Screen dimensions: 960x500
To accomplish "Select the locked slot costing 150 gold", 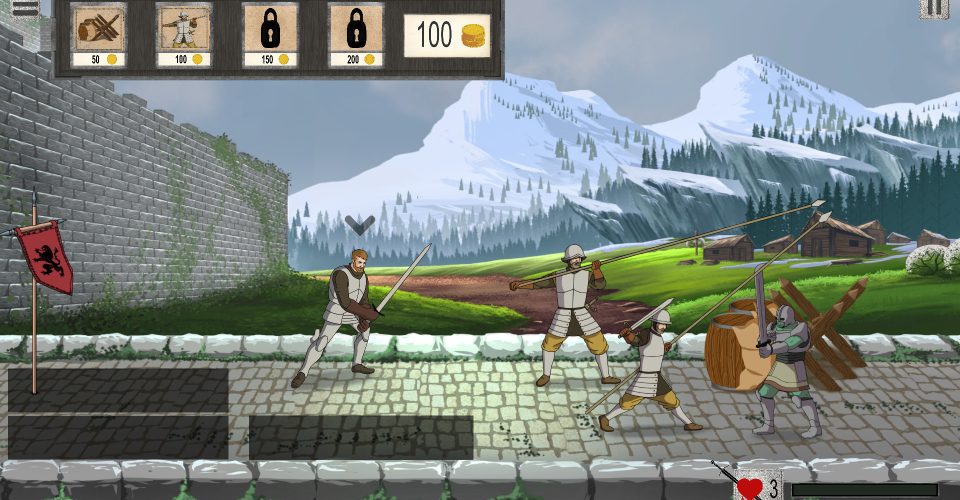I will pos(270,34).
